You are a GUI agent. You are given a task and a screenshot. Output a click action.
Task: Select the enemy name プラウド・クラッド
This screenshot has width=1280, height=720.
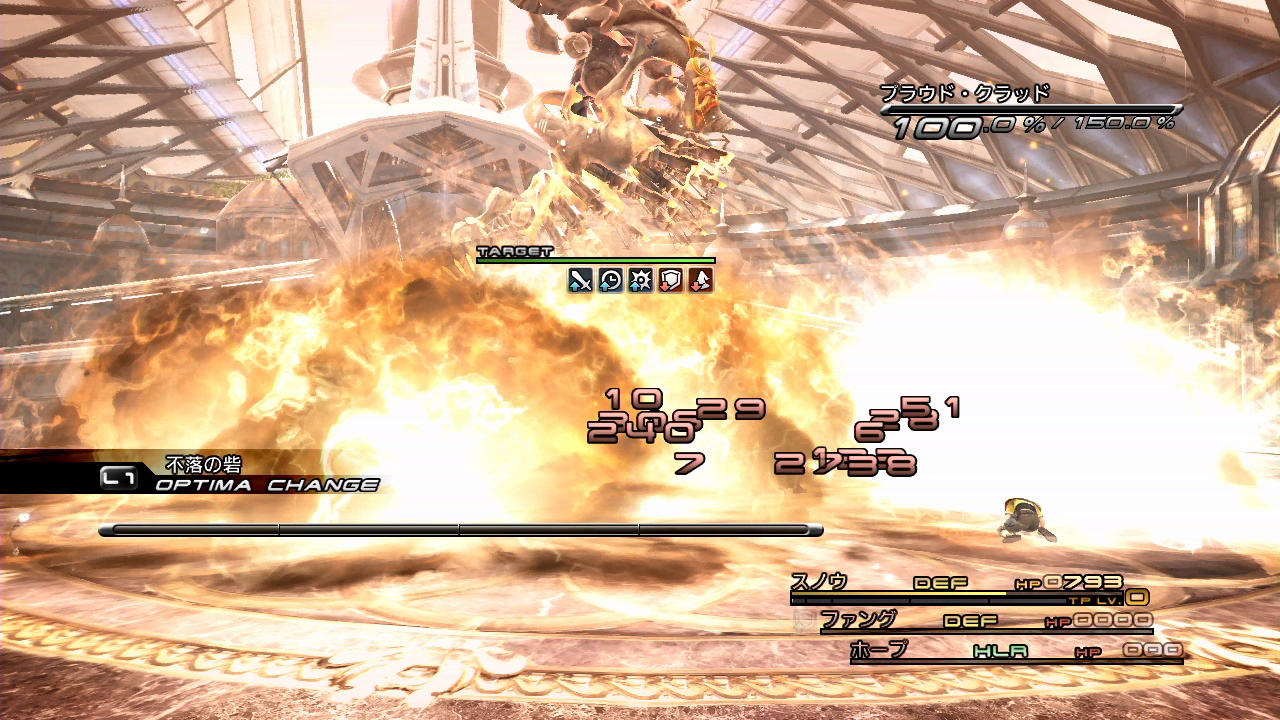(x=965, y=93)
